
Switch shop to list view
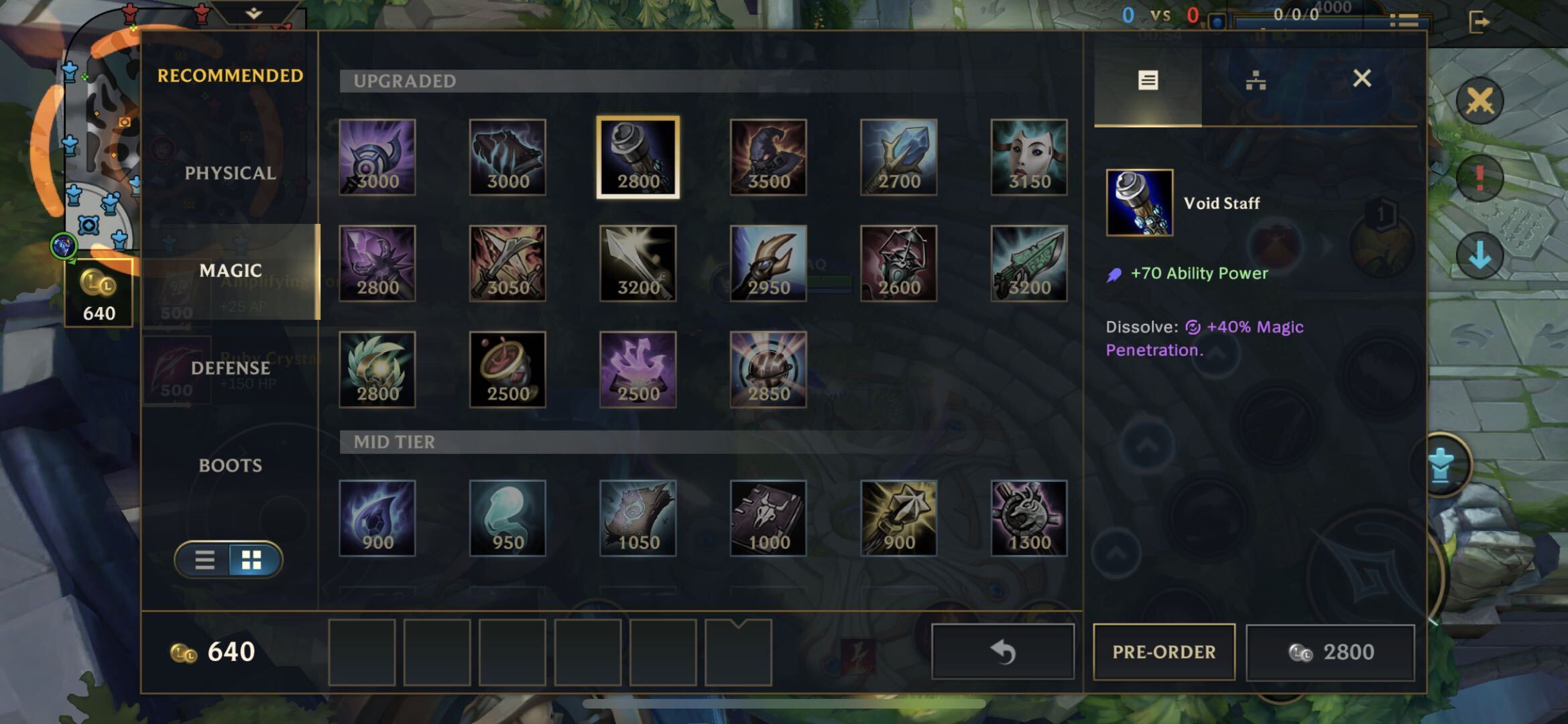click(x=204, y=560)
